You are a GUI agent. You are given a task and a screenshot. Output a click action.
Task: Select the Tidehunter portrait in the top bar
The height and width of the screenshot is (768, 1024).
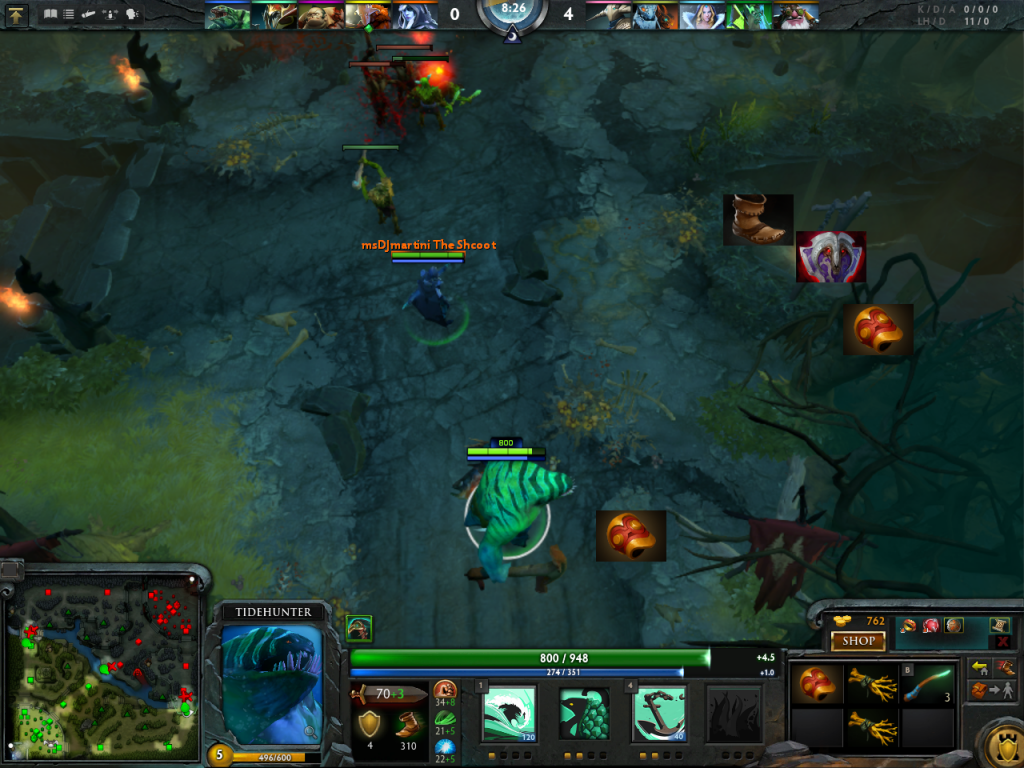(x=227, y=15)
